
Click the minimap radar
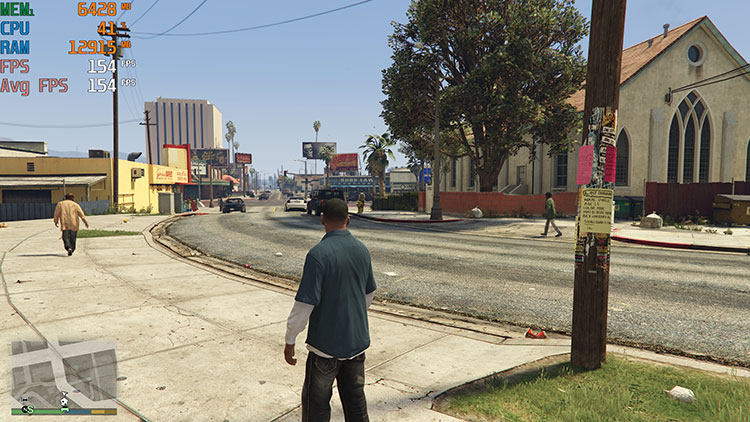click(64, 373)
